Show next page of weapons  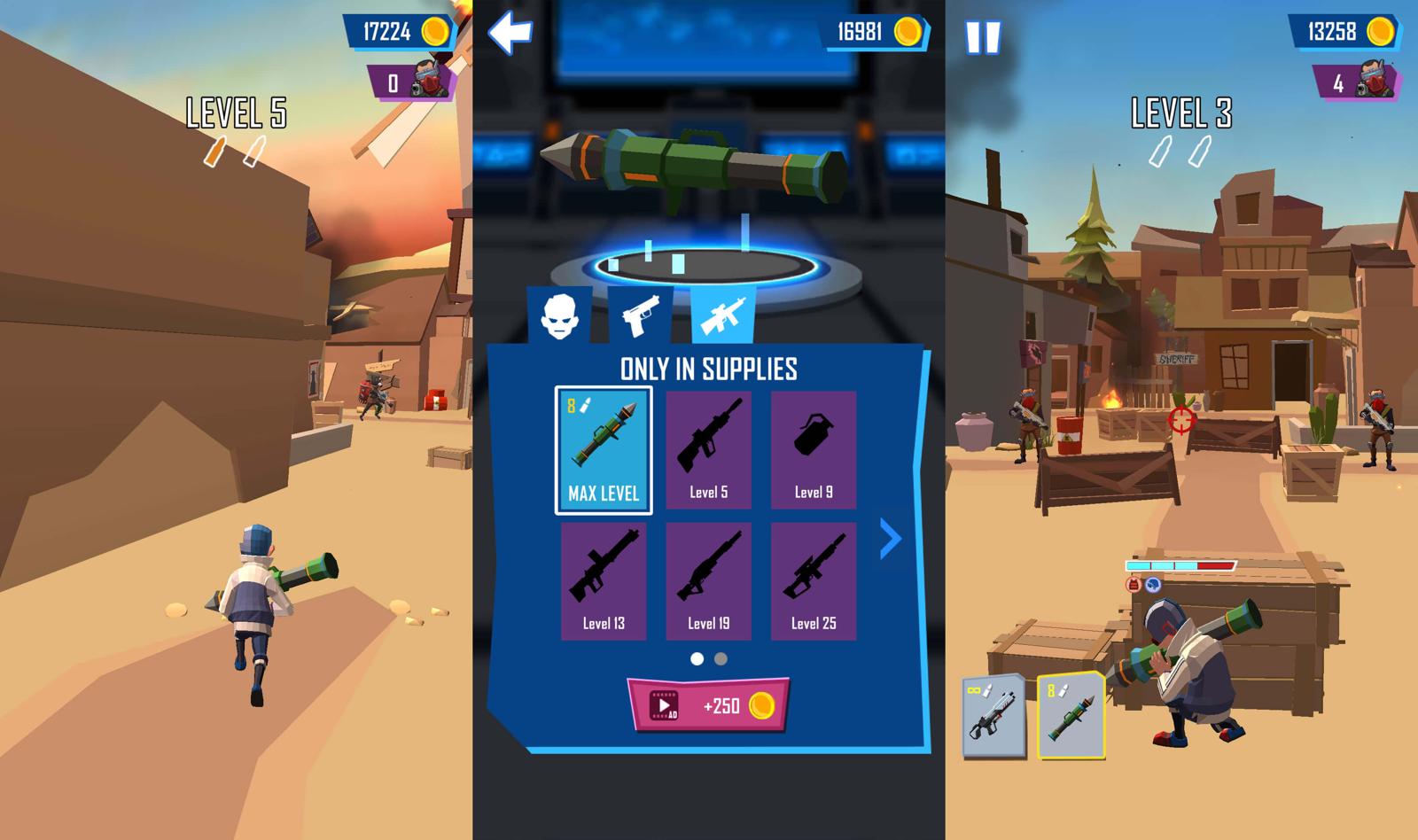(890, 538)
